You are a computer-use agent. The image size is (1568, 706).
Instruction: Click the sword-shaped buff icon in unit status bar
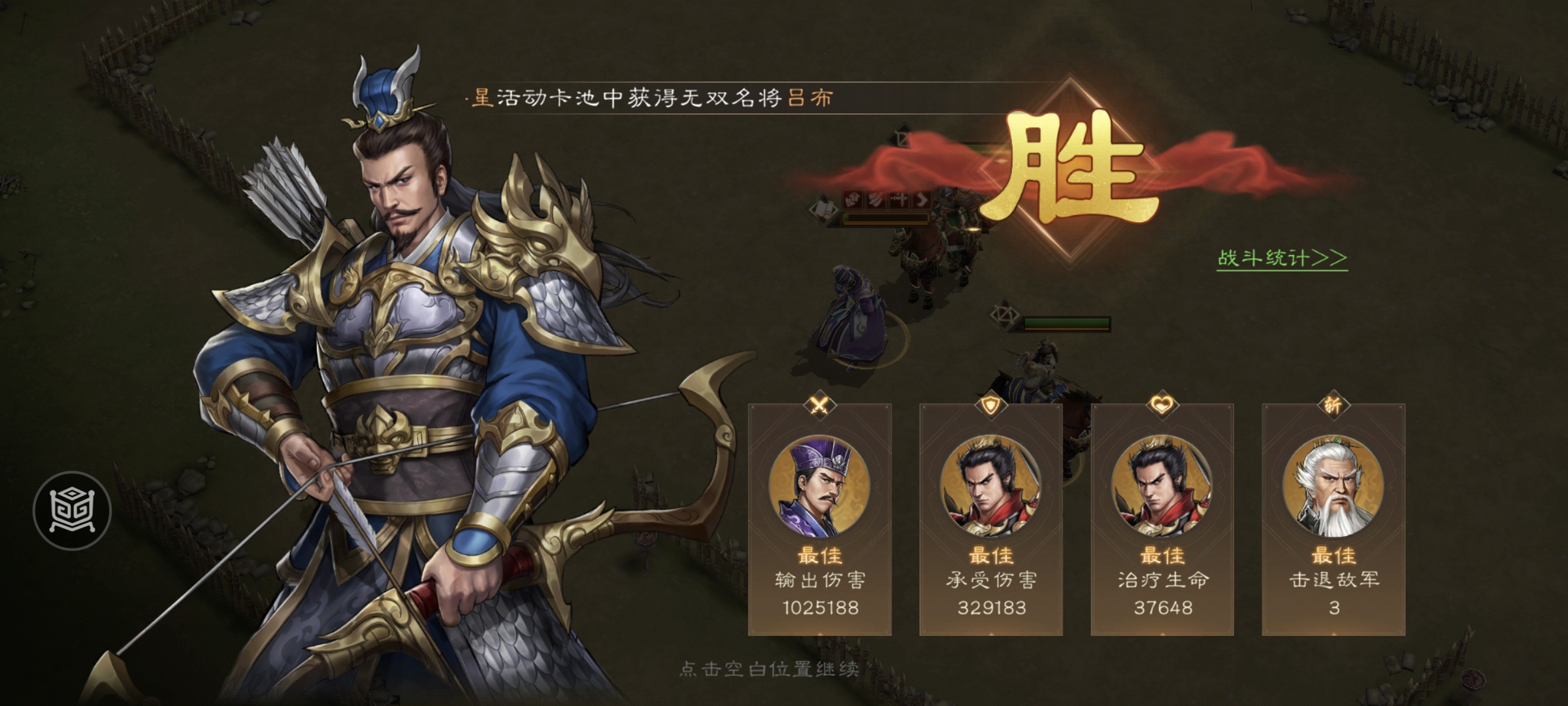(900, 201)
